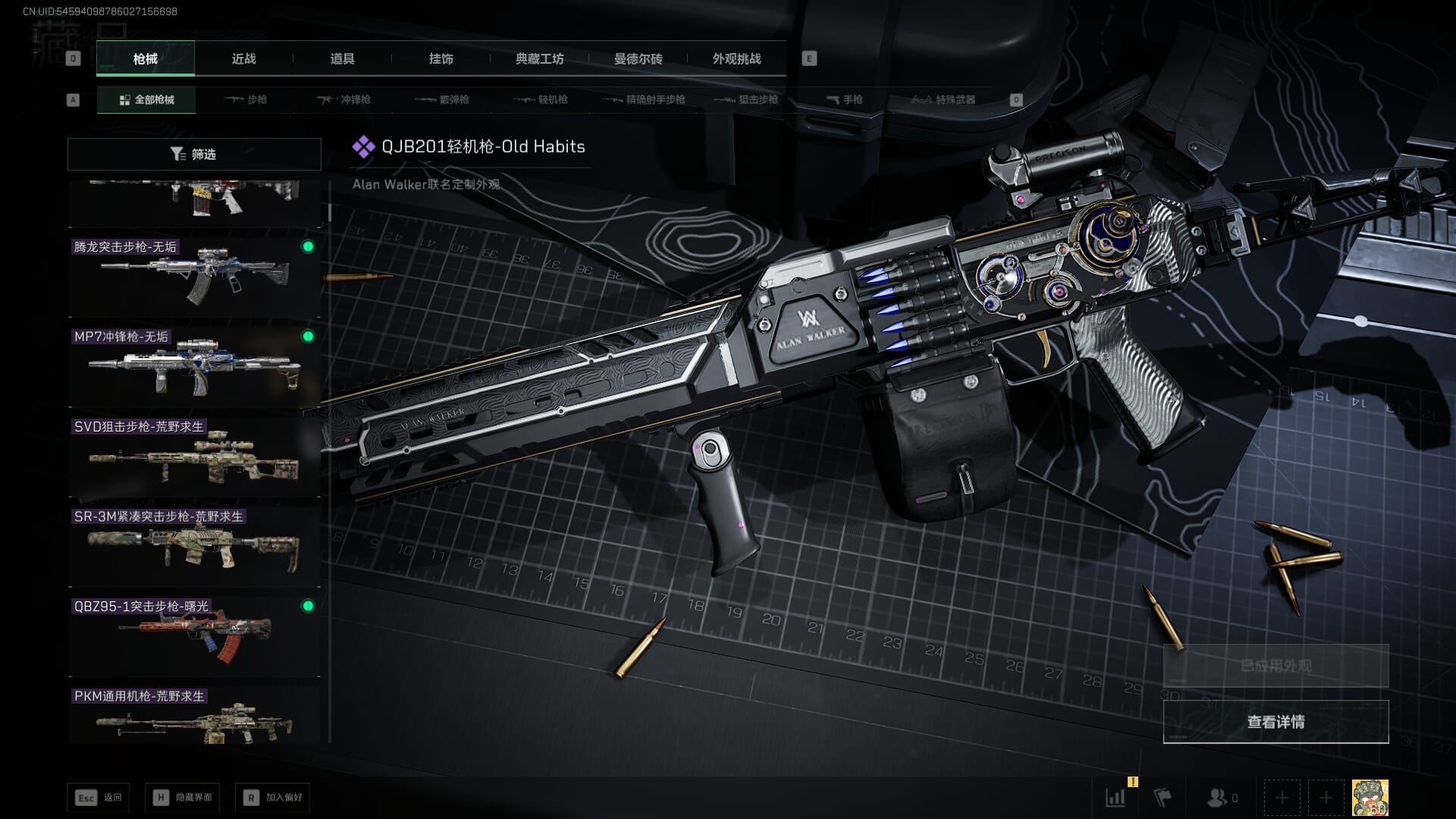Open the 筛选 filter options
This screenshot has width=1456, height=819.
click(194, 154)
